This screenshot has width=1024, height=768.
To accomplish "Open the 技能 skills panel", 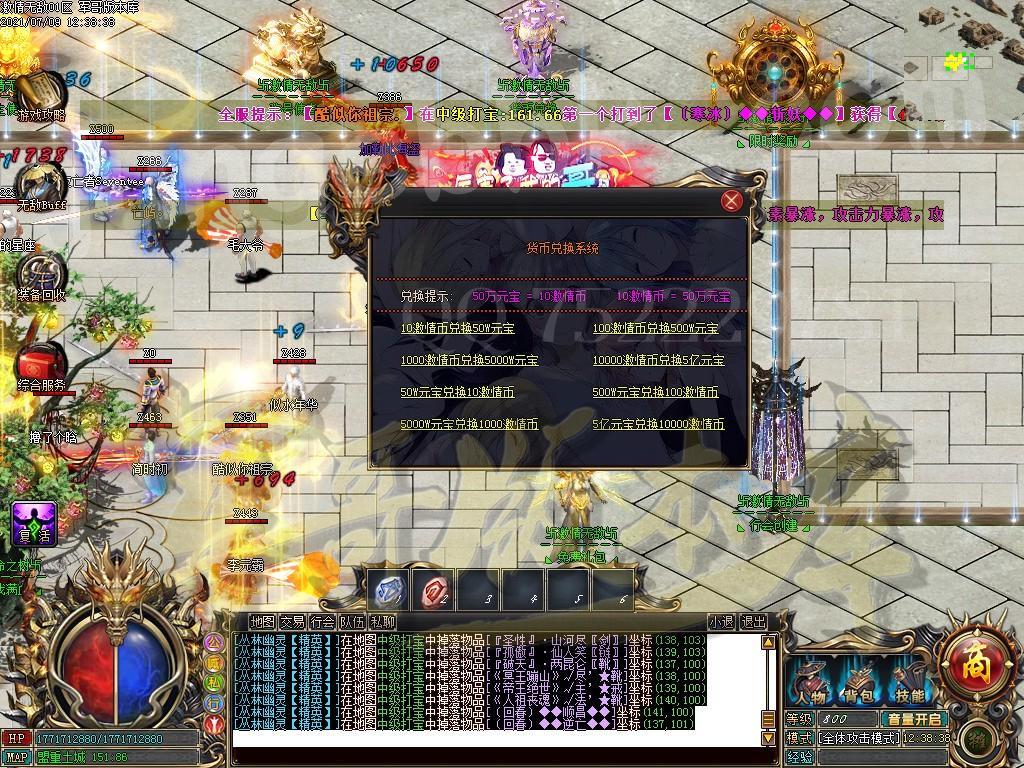I will click(x=909, y=682).
